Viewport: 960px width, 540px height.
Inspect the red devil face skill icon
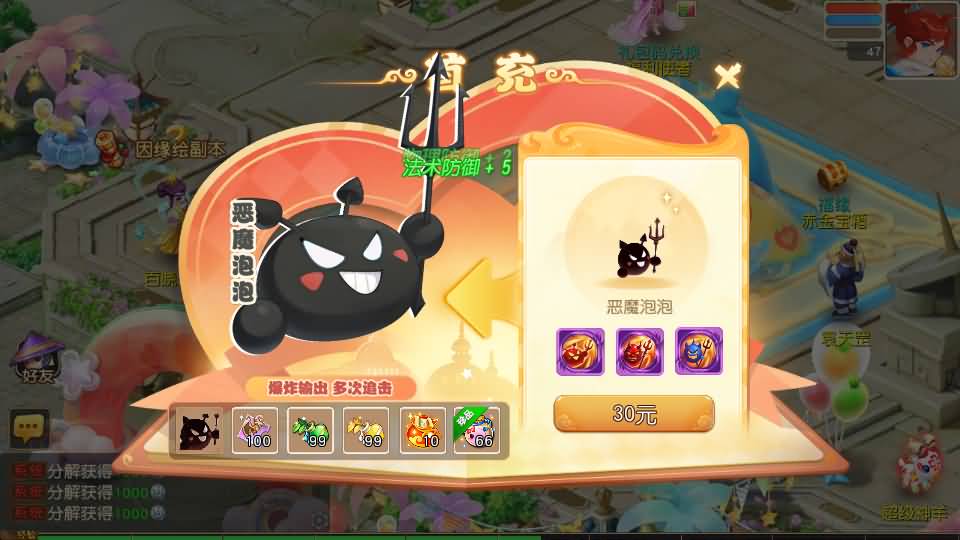(x=639, y=351)
